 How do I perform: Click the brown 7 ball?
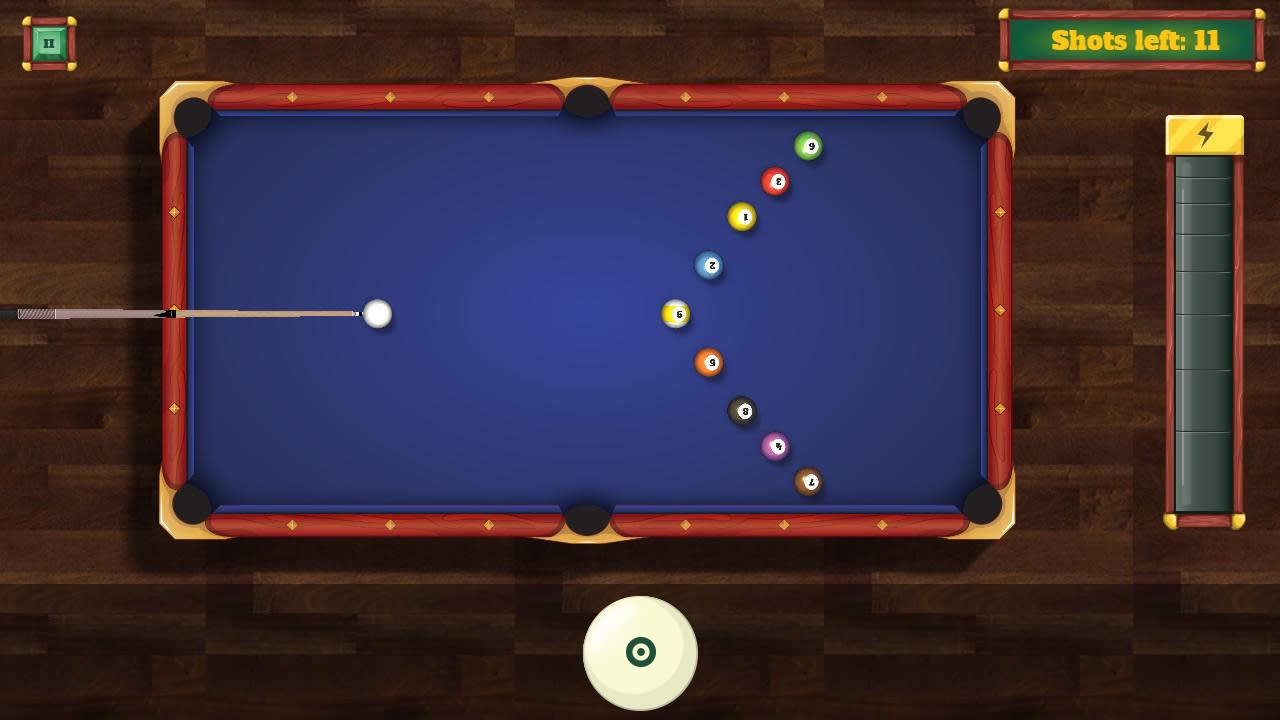click(809, 482)
